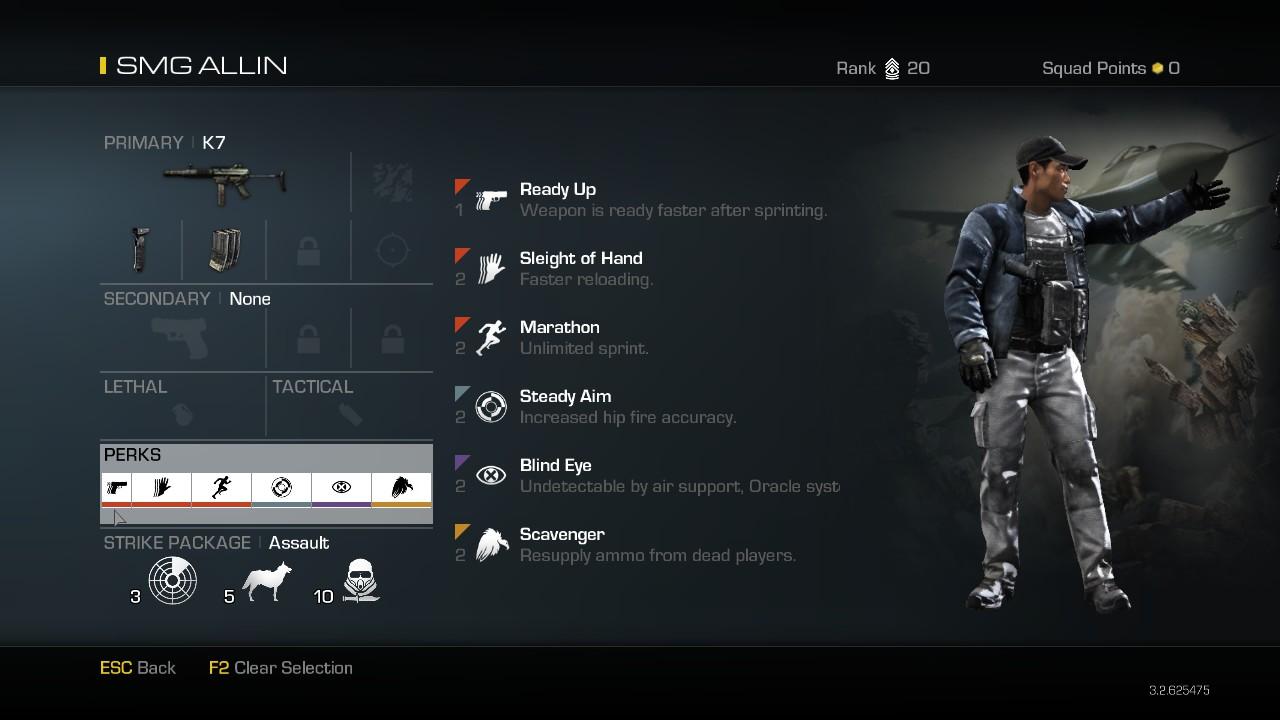
Task: Select the Ready Up perk entry
Action: (x=558, y=190)
